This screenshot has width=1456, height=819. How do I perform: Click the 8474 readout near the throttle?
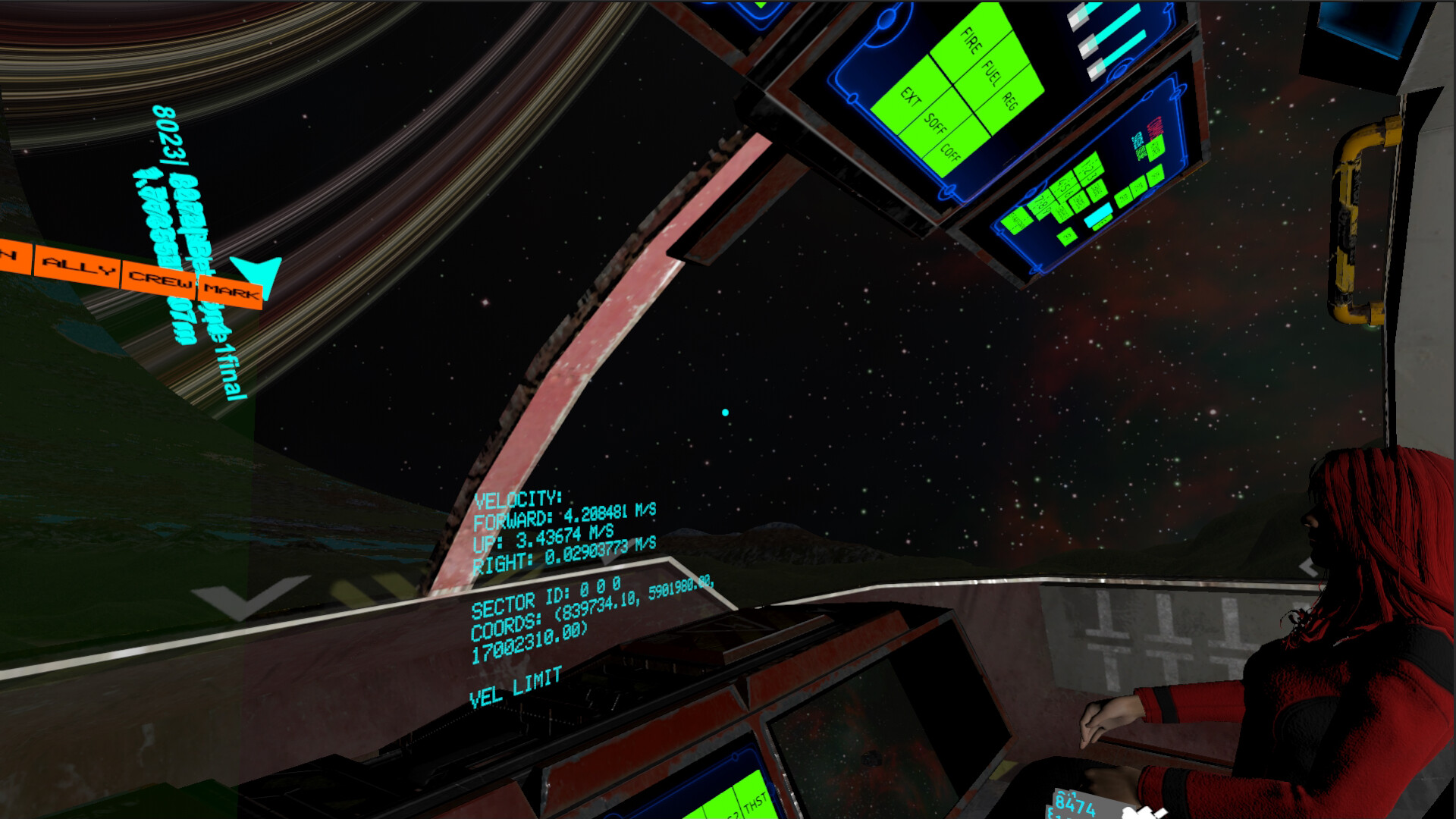coord(1075,804)
